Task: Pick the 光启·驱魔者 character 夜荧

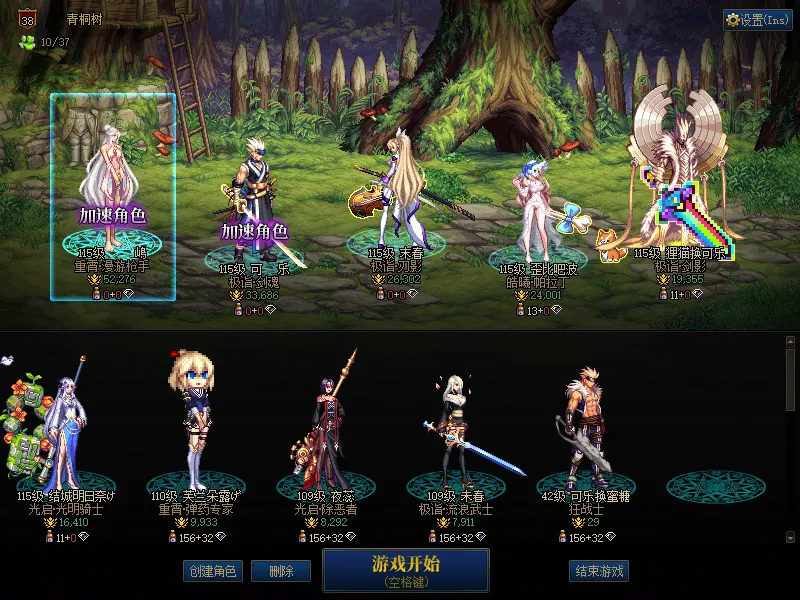Action: click(x=326, y=430)
